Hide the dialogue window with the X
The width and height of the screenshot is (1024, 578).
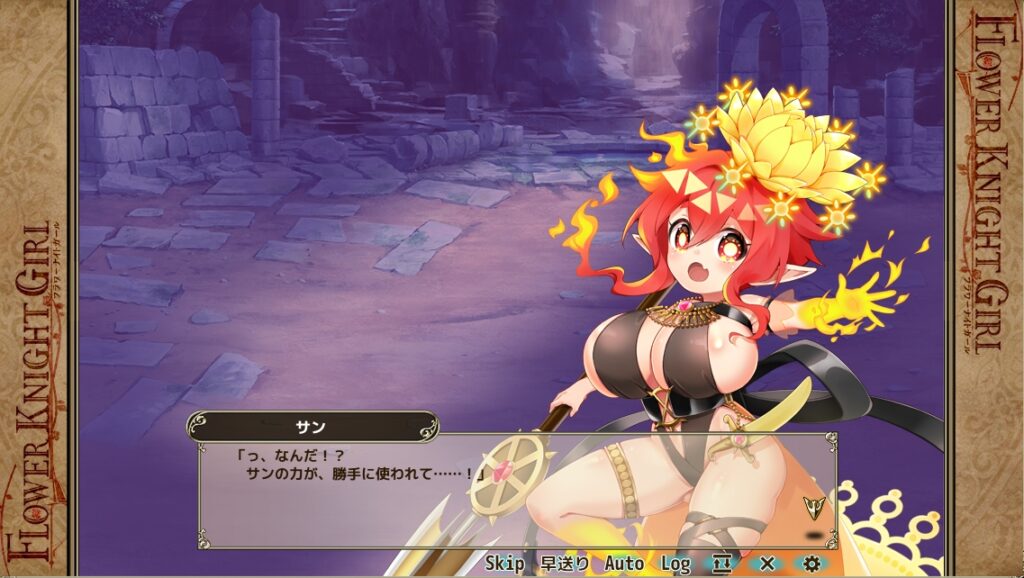click(768, 564)
